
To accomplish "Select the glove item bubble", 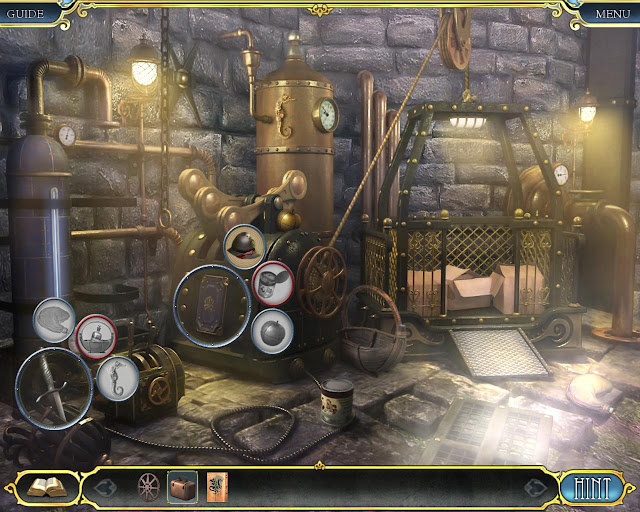I will [54, 320].
